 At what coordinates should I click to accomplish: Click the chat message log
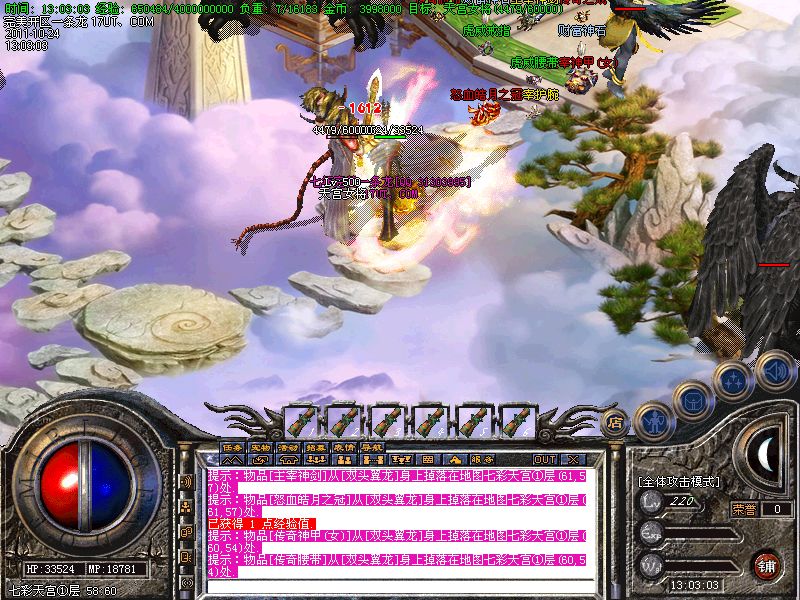[x=397, y=522]
